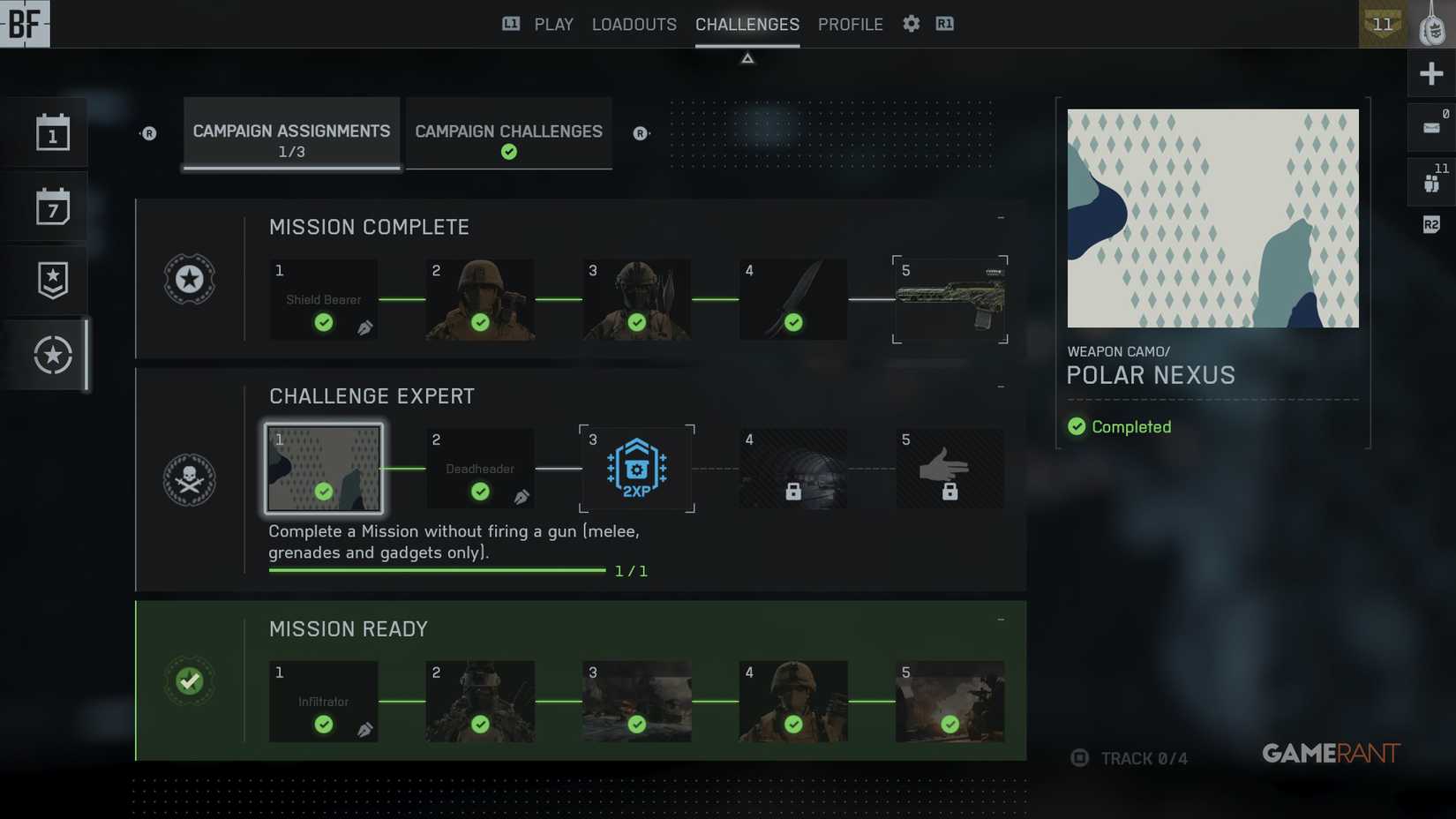Open the BF logo home button

point(25,24)
